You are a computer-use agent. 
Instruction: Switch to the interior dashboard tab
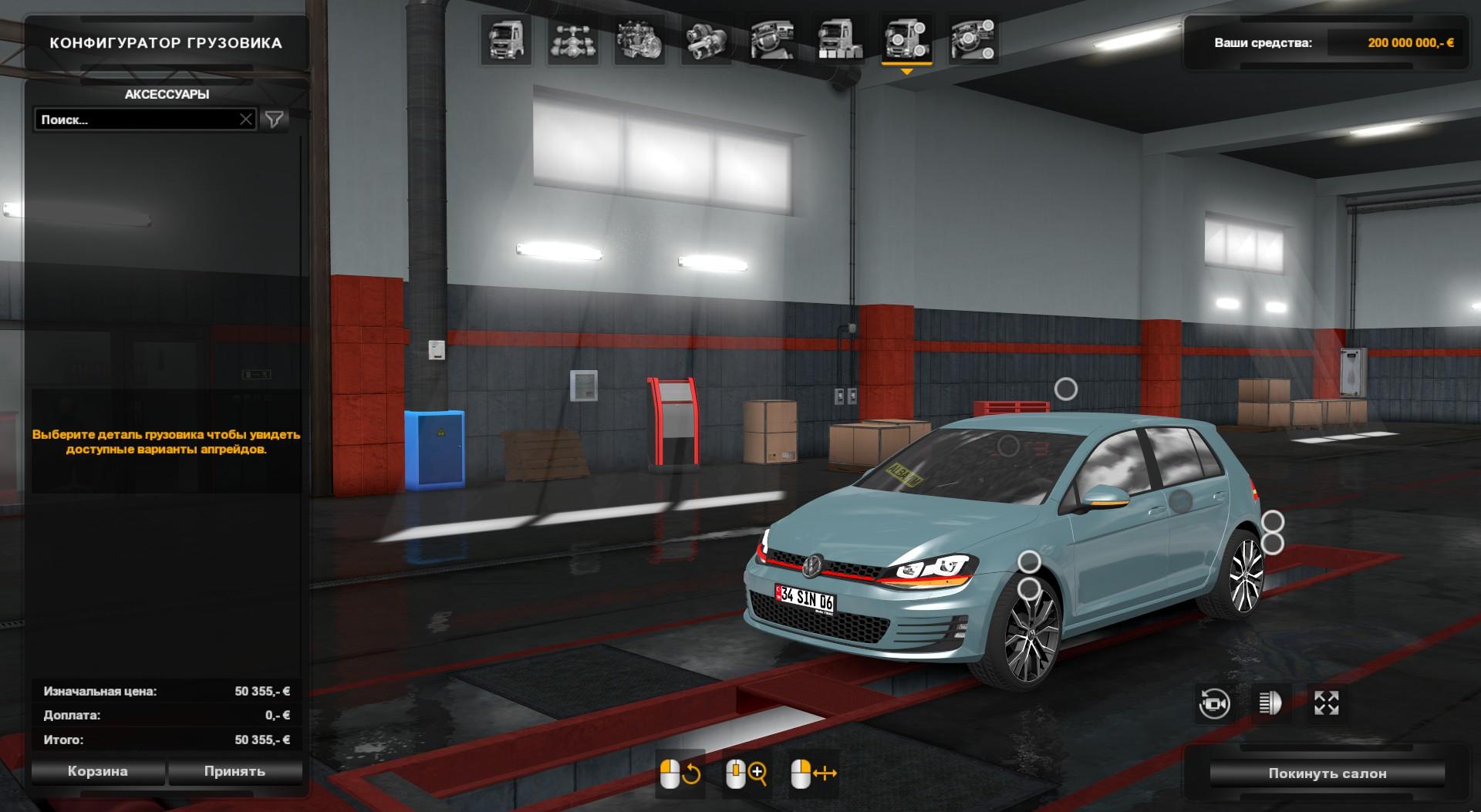773,40
